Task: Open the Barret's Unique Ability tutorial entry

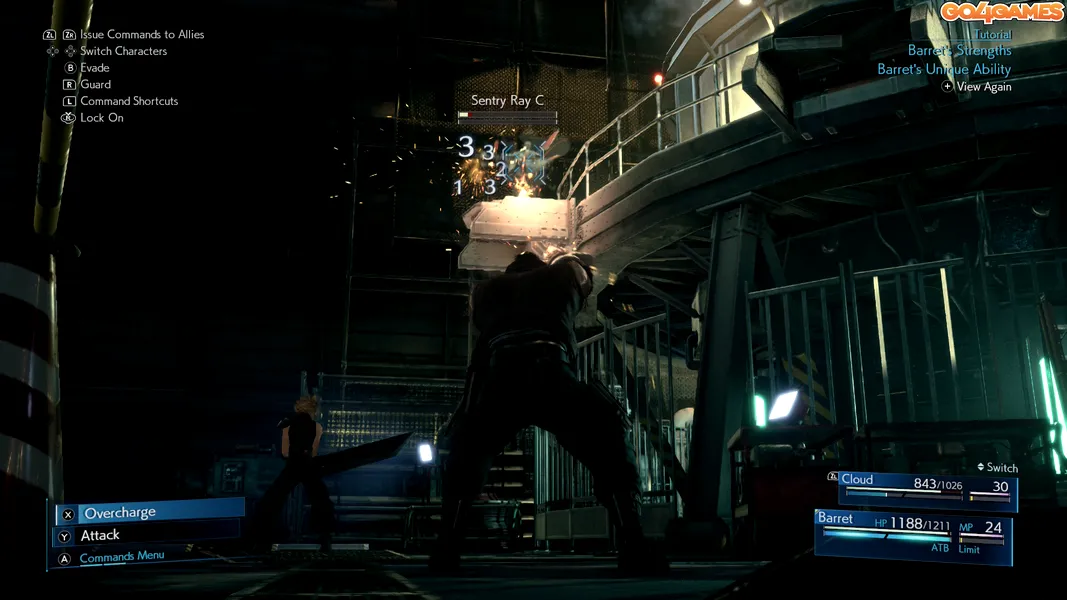Action: click(x=944, y=69)
